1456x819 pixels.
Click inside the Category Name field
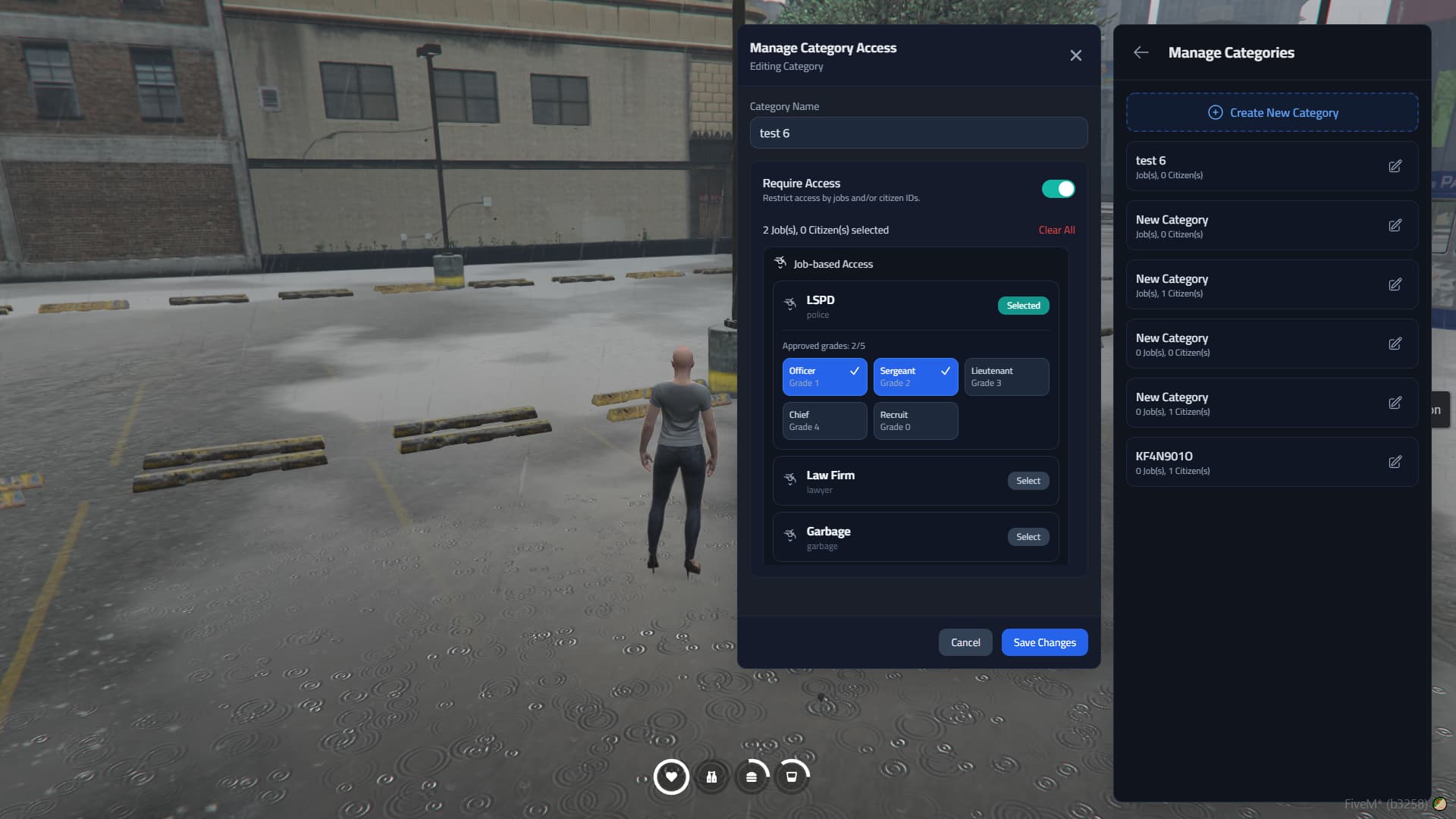918,133
